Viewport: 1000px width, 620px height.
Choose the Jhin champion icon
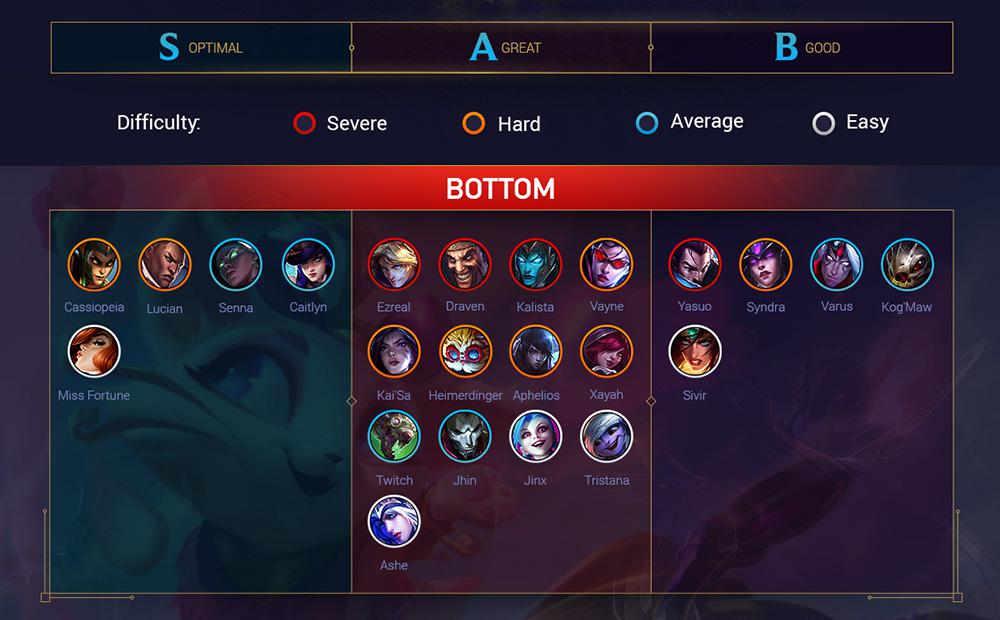click(464, 437)
